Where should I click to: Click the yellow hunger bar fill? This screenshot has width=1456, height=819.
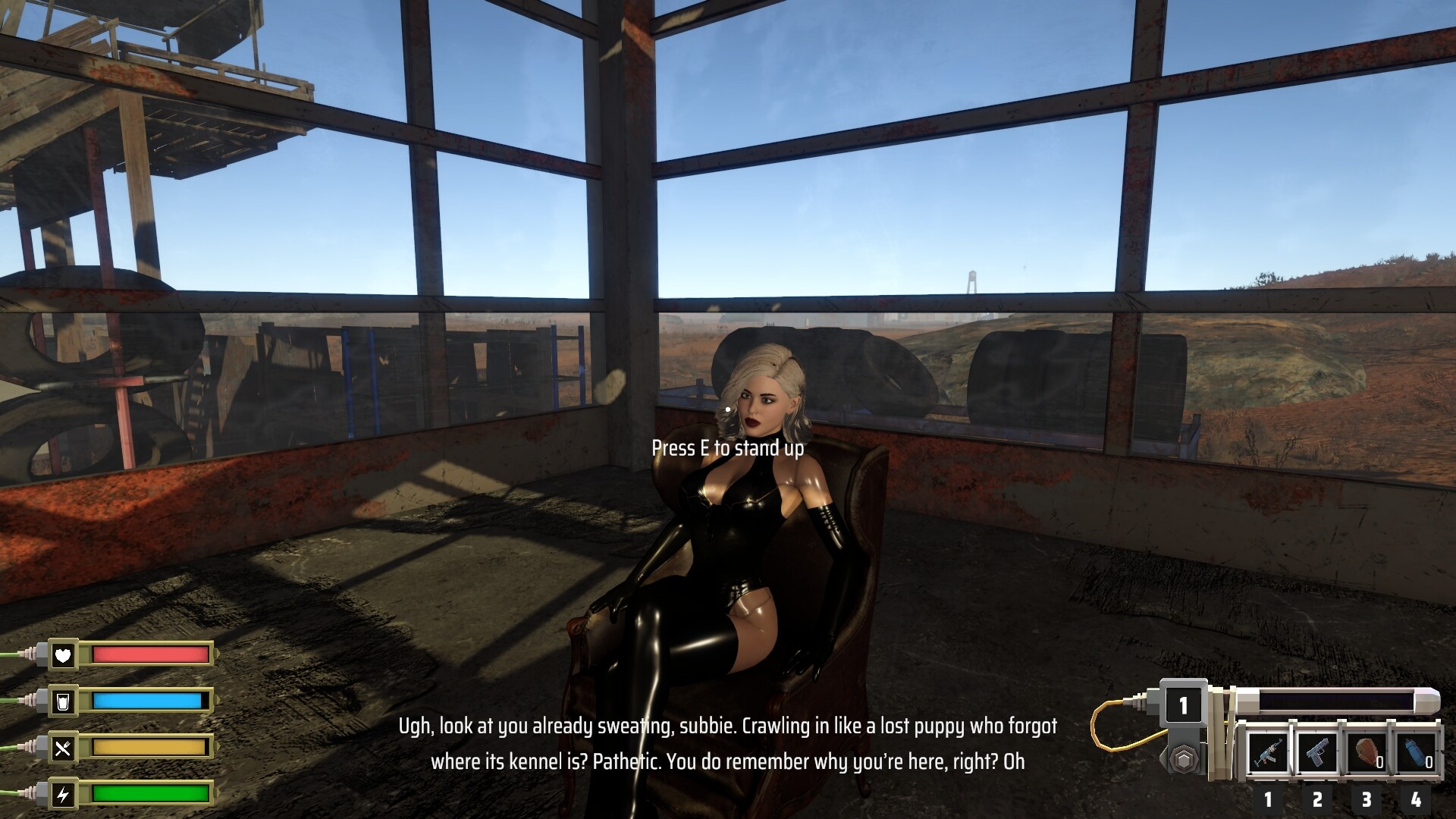(x=148, y=747)
